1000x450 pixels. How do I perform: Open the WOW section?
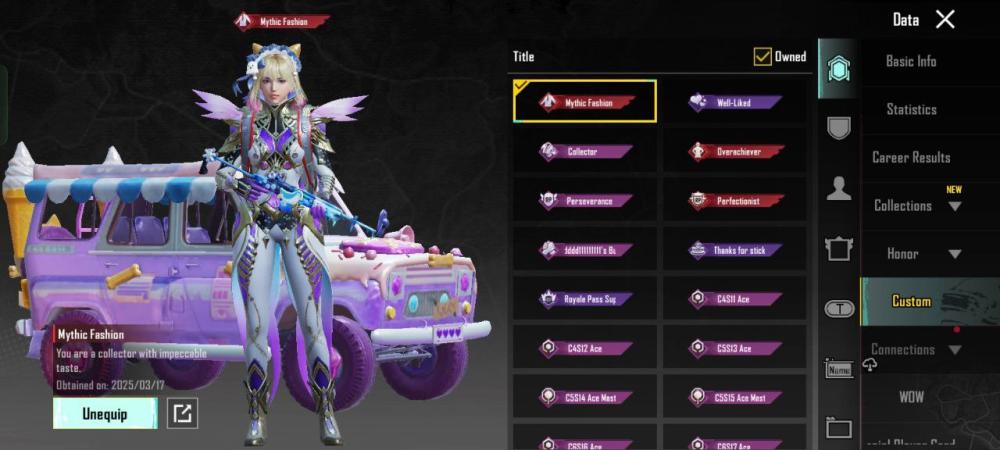pos(911,397)
